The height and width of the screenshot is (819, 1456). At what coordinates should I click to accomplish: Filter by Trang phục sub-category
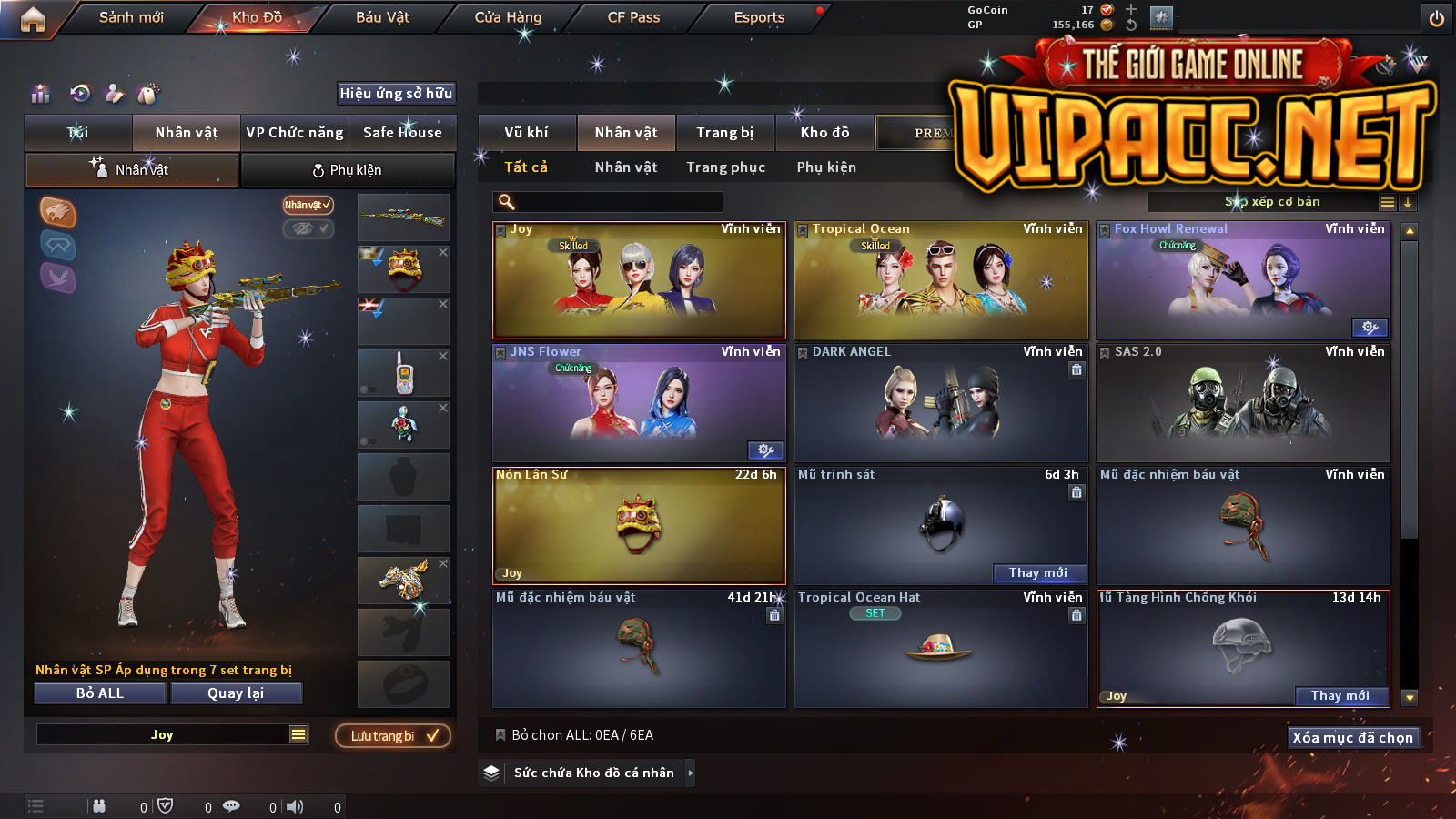[726, 167]
